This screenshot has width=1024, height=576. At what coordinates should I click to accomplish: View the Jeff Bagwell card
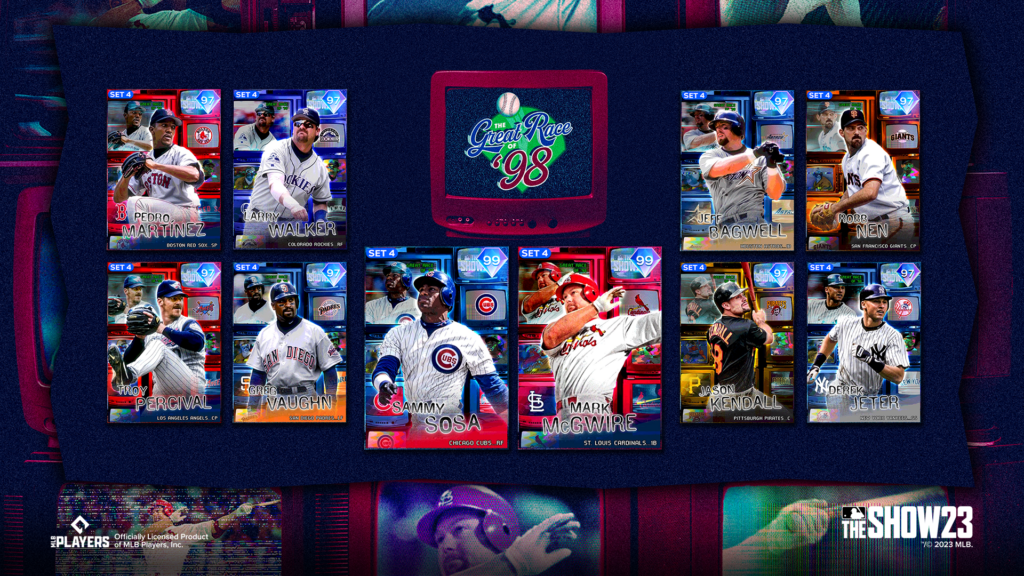click(738, 170)
